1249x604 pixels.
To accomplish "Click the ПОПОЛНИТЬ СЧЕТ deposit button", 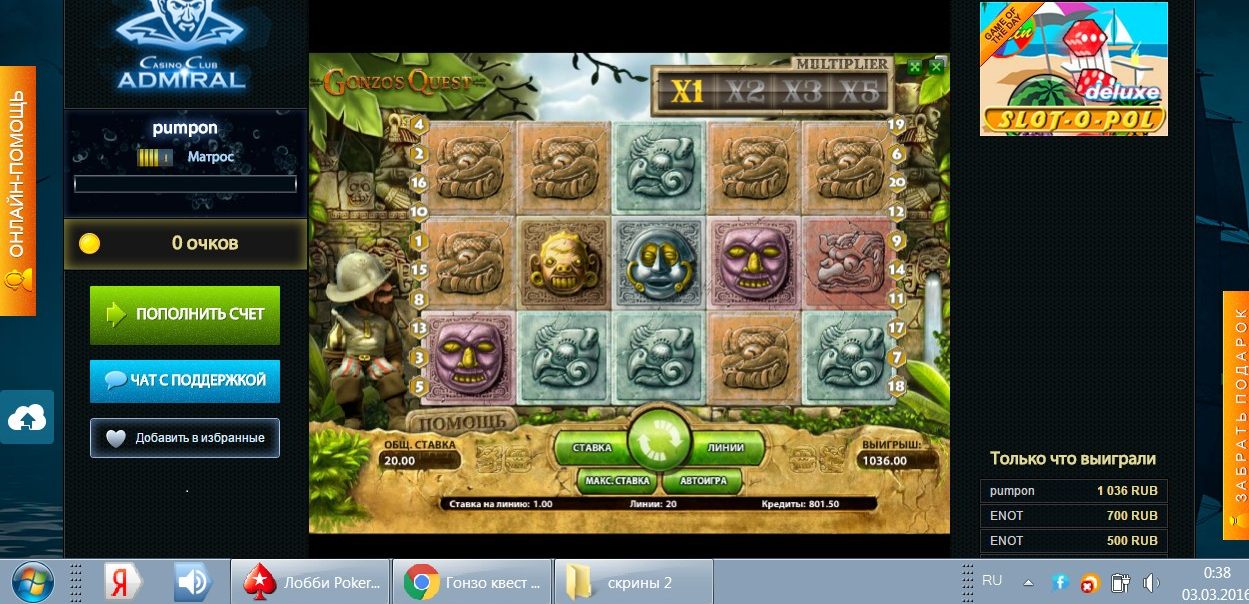I will [x=185, y=314].
